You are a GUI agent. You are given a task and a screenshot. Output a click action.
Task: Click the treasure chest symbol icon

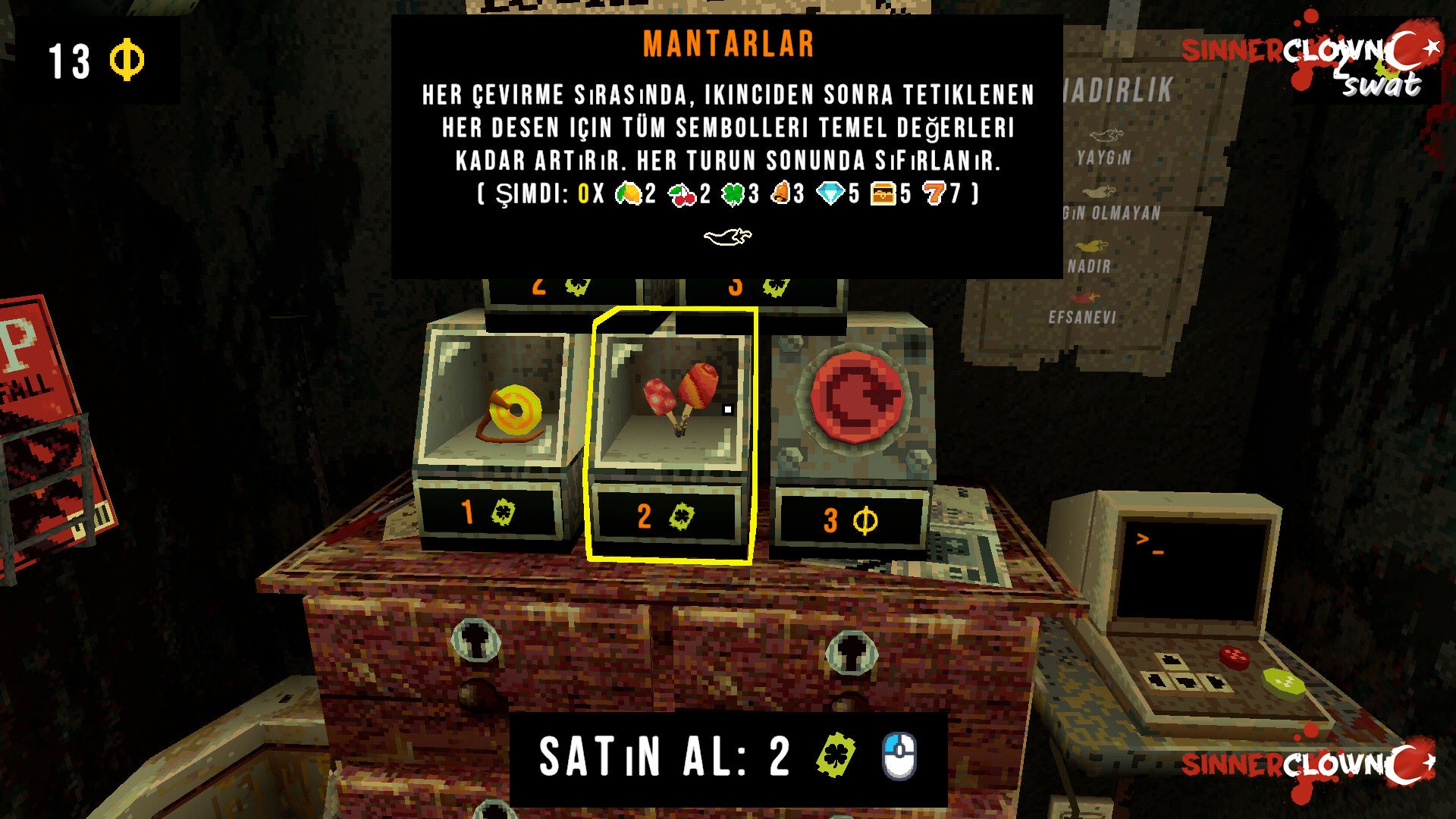[x=882, y=196]
